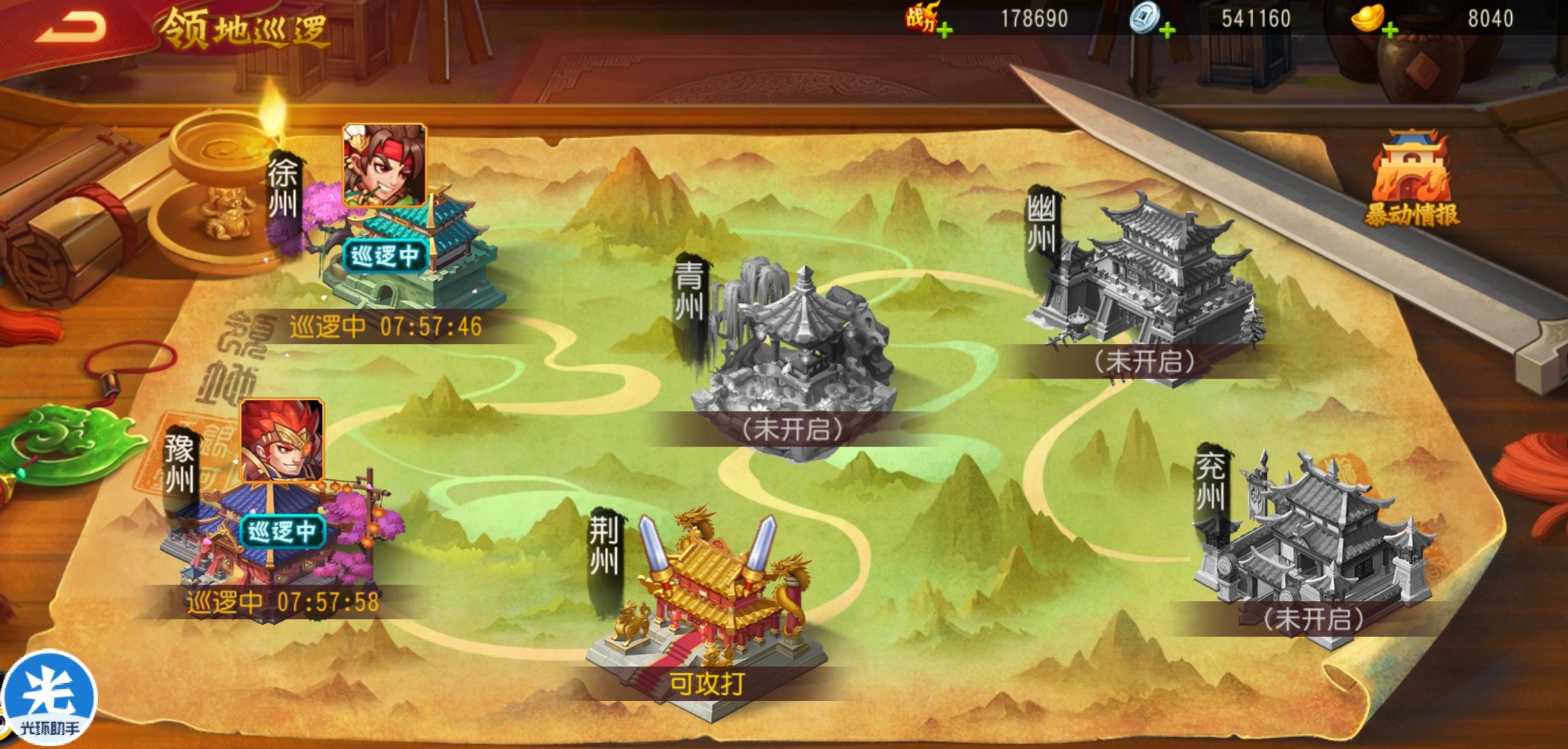
Task: Add more combat power with the green plus
Action: (x=944, y=31)
